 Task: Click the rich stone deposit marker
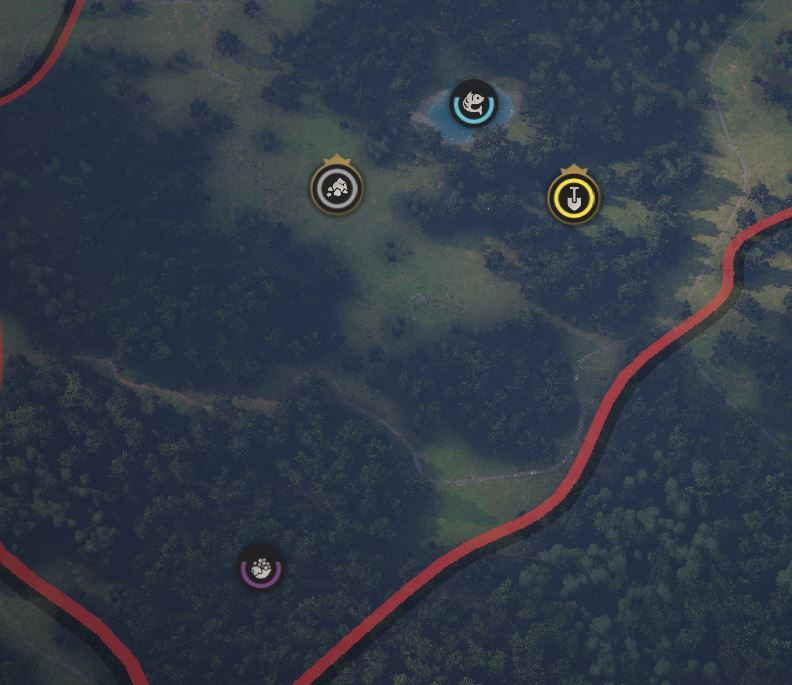coord(337,188)
